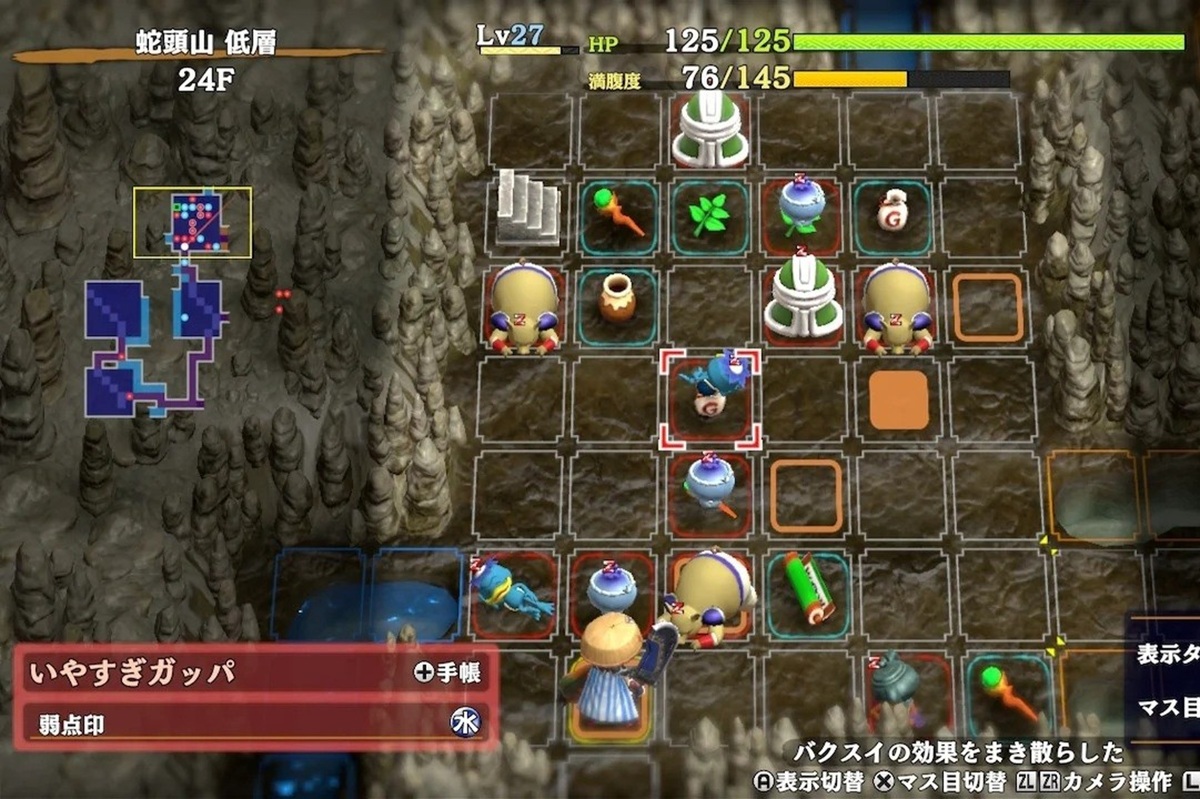The image size is (1200, 799).
Task: Choose the green herb tile
Action: click(x=709, y=214)
